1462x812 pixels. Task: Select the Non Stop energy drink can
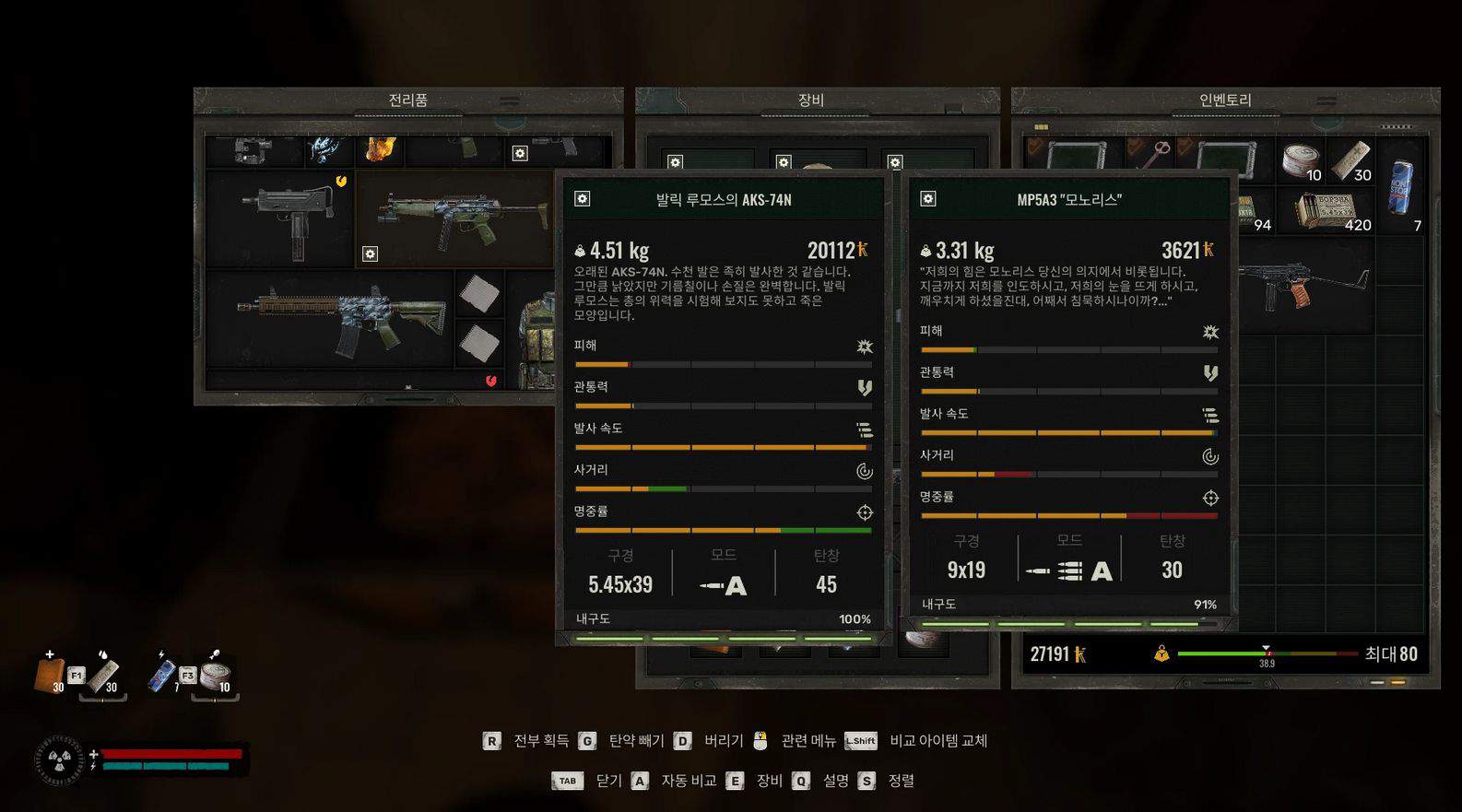click(x=1401, y=187)
